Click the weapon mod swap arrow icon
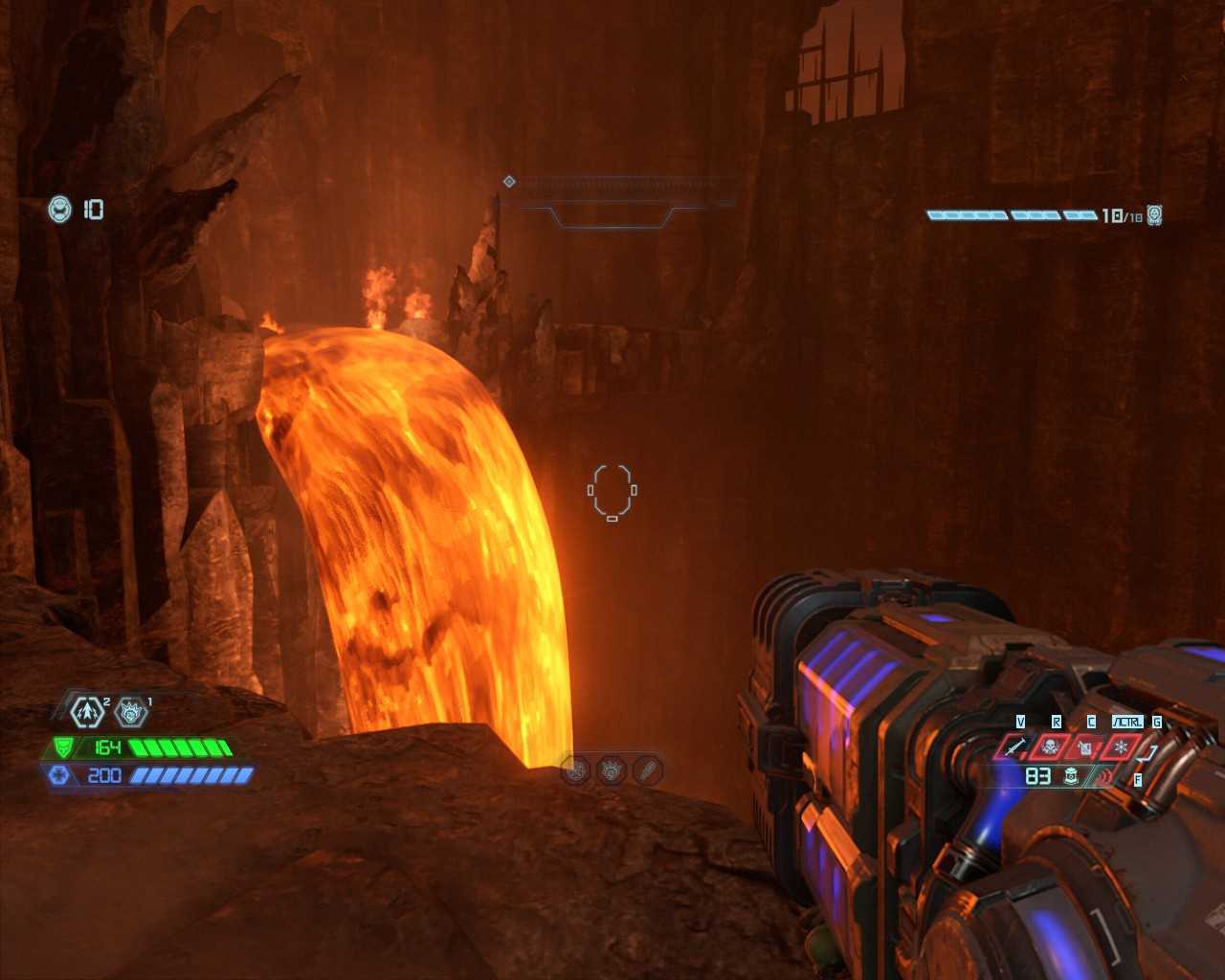 (1148, 752)
